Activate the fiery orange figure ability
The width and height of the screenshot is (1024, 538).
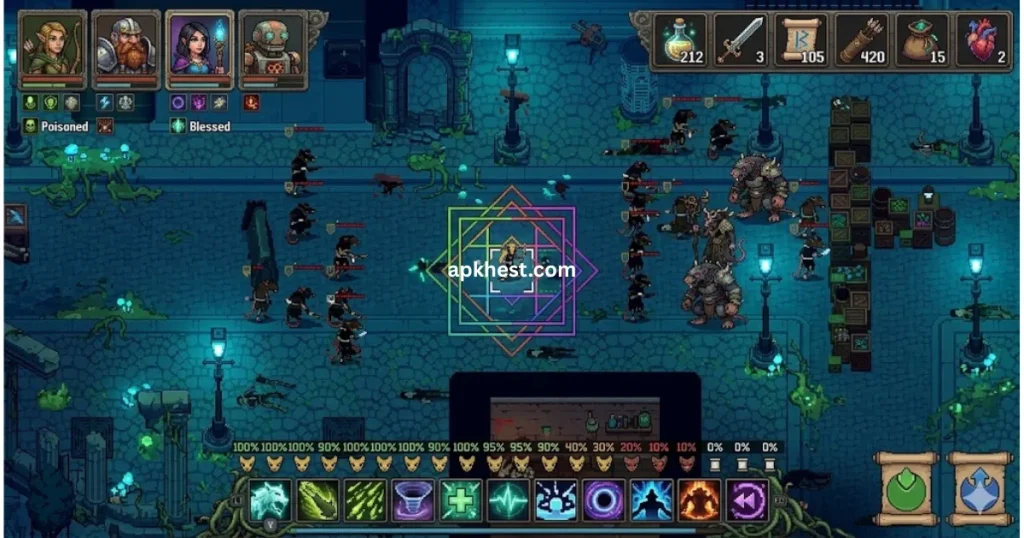699,499
